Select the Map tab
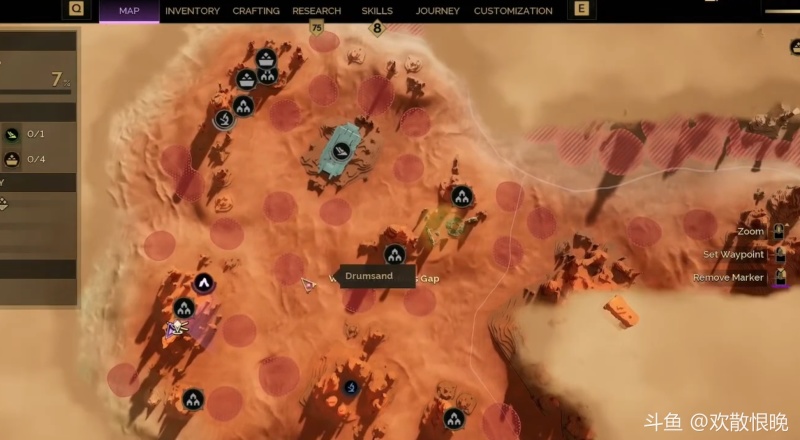Viewport: 800px width, 440px height. 129,11
